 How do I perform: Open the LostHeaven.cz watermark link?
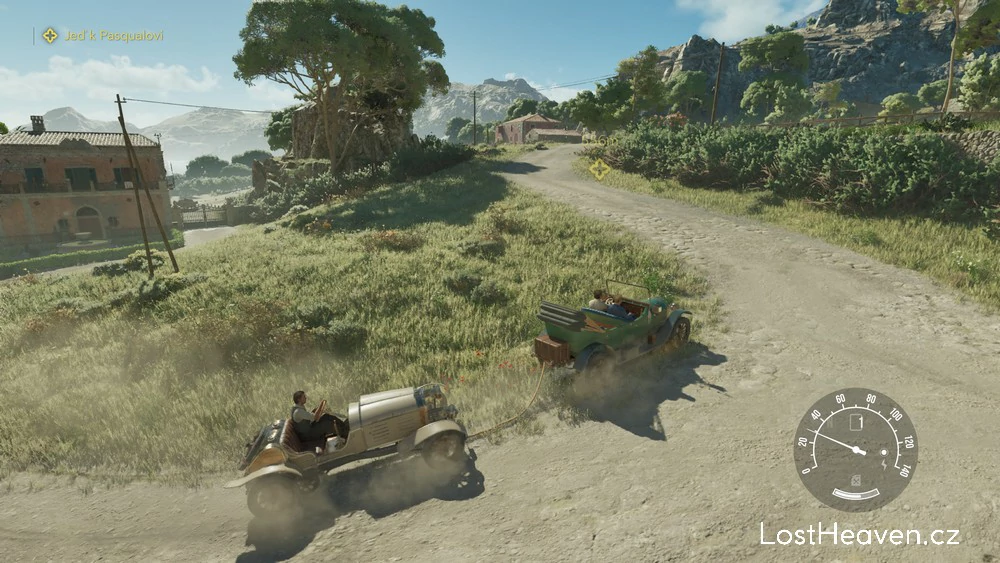859,534
